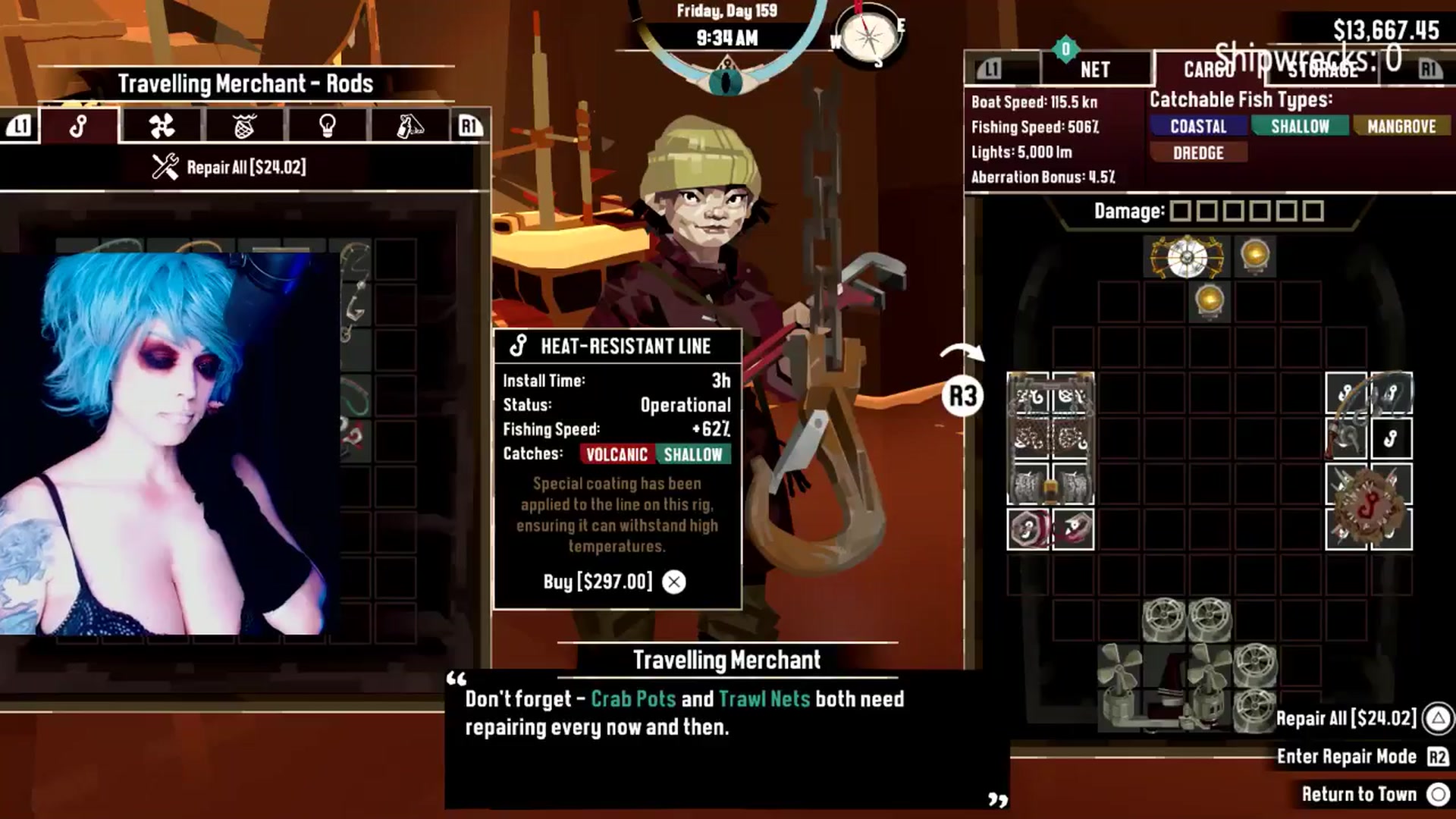Image resolution: width=1456 pixels, height=819 pixels.
Task: Open the Nets shop category
Action: click(x=244, y=126)
